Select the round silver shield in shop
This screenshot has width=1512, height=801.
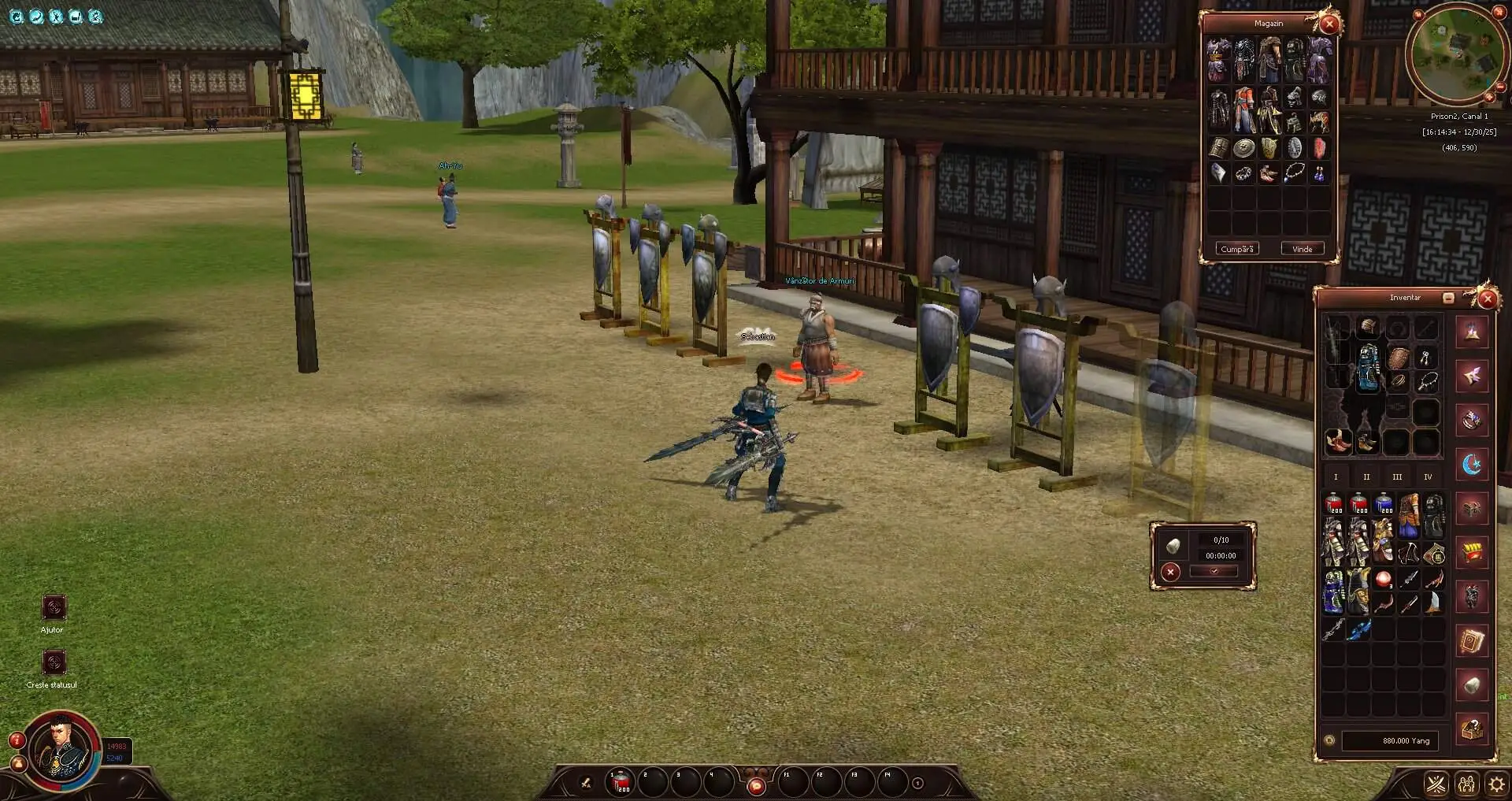(x=1244, y=148)
